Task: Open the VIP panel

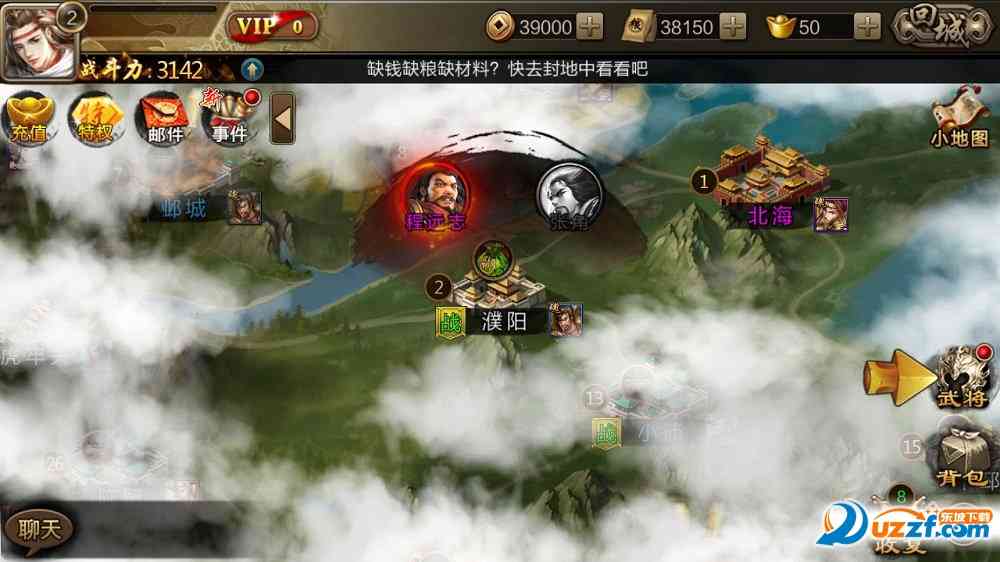Action: [x=272, y=26]
